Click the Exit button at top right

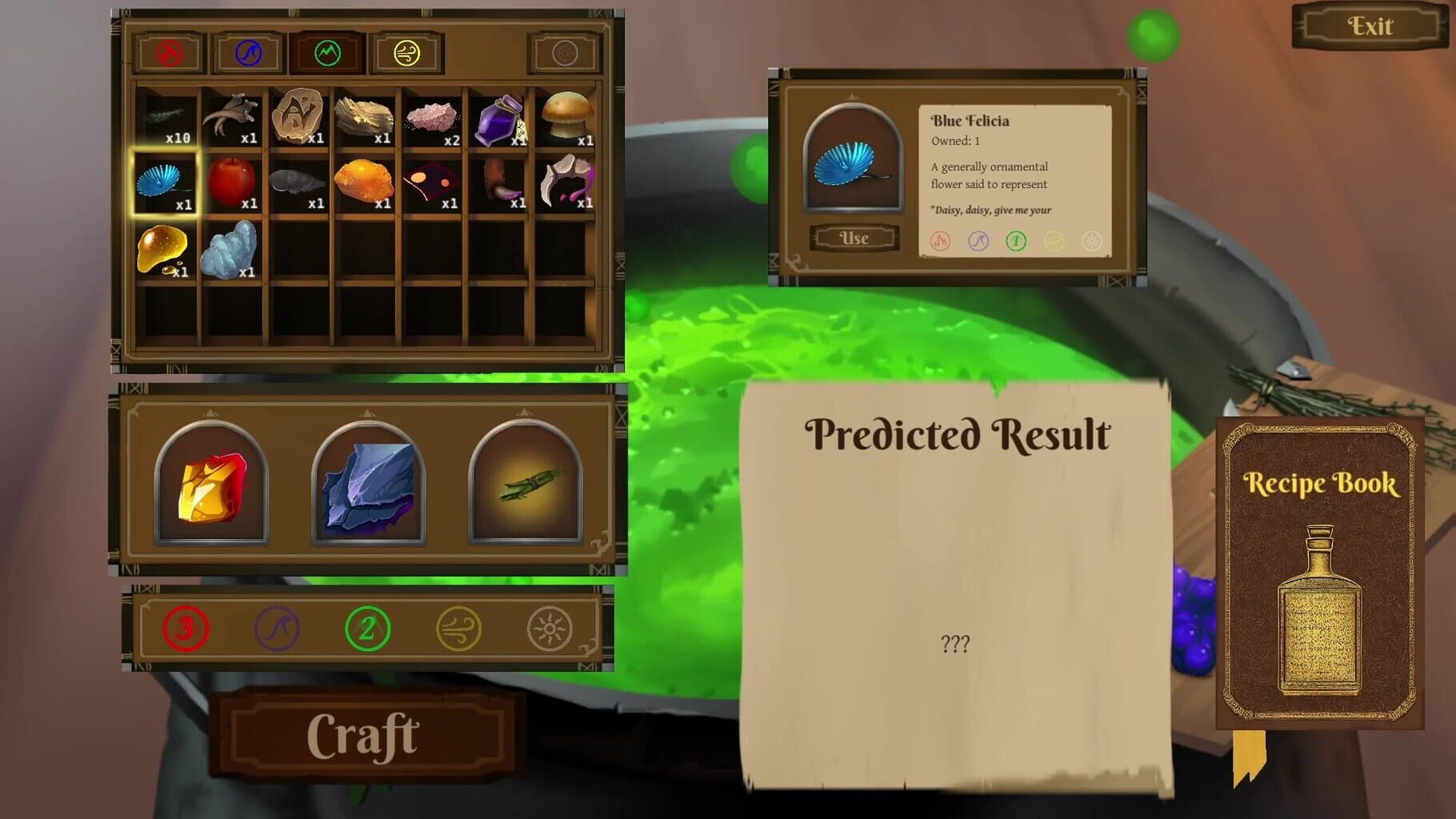(x=1369, y=26)
